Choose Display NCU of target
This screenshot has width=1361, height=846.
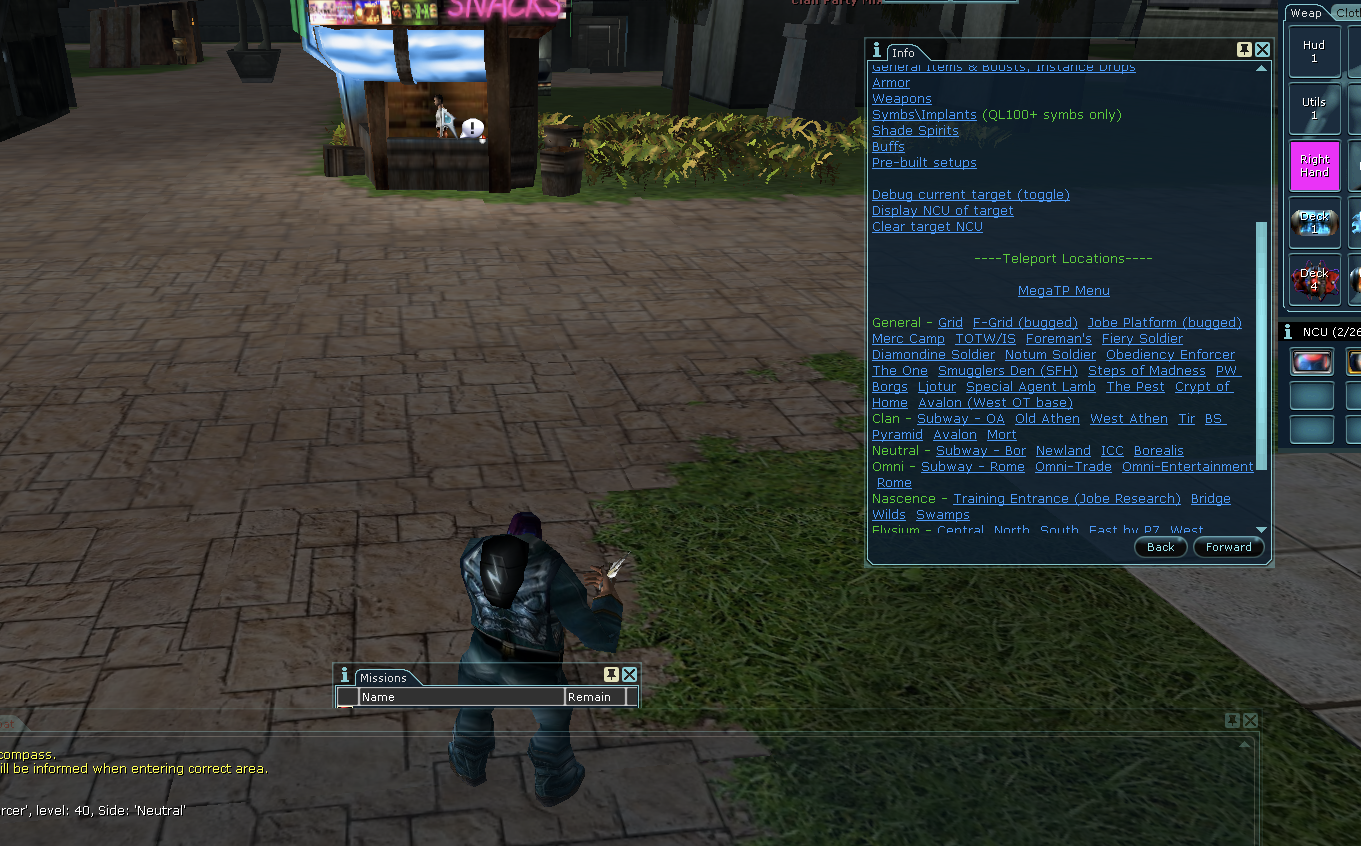pyautogui.click(x=942, y=211)
